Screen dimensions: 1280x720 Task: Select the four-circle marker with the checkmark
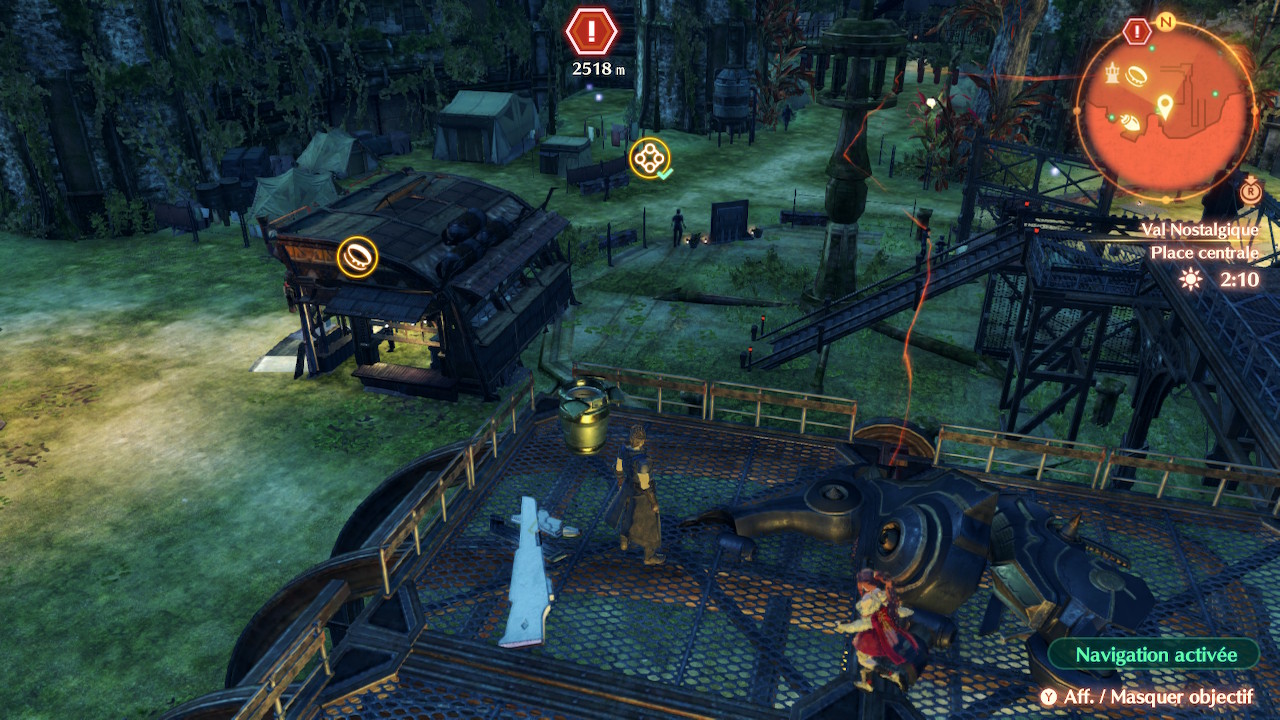pyautogui.click(x=650, y=158)
